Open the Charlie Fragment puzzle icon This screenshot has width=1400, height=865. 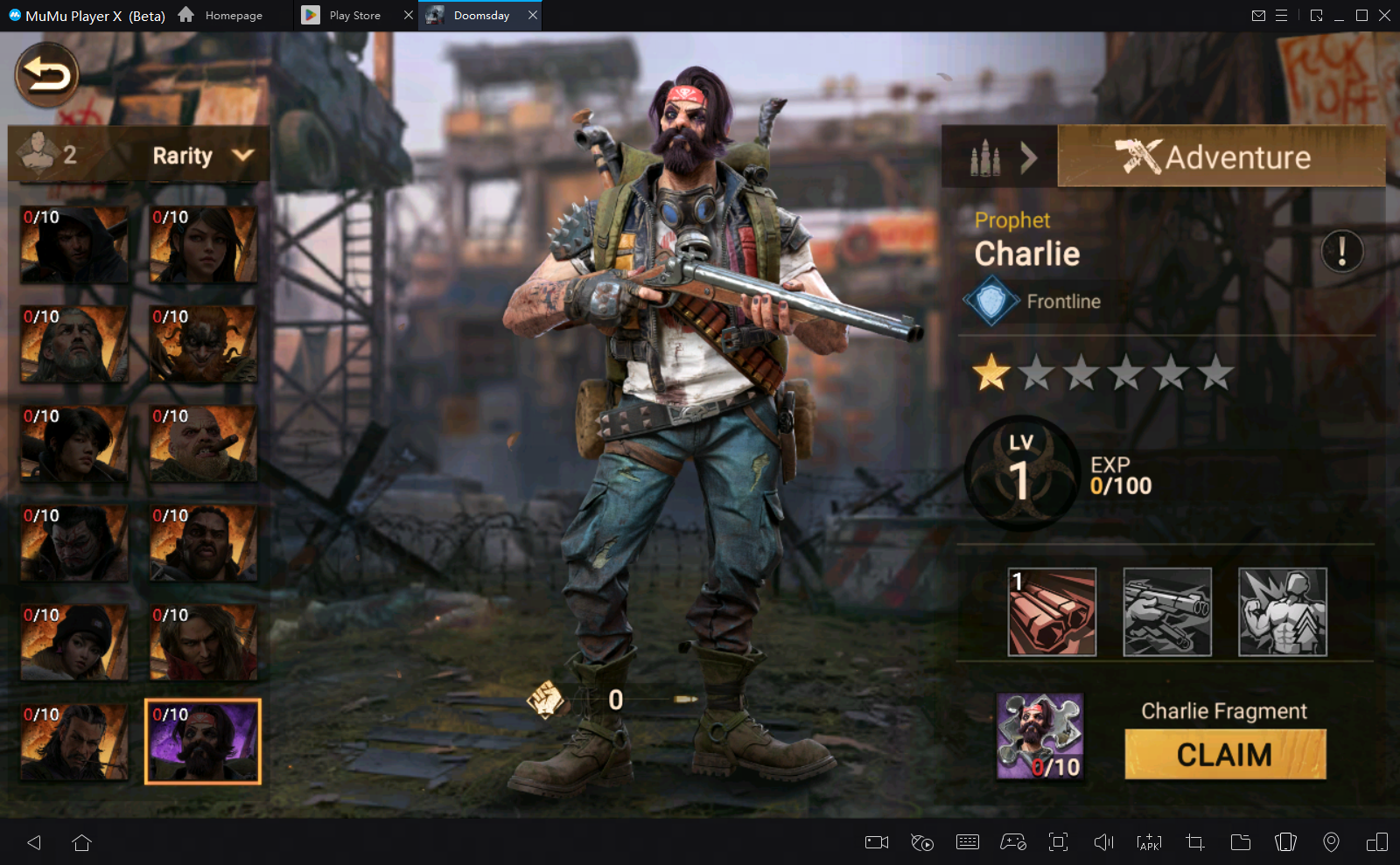coord(1039,736)
